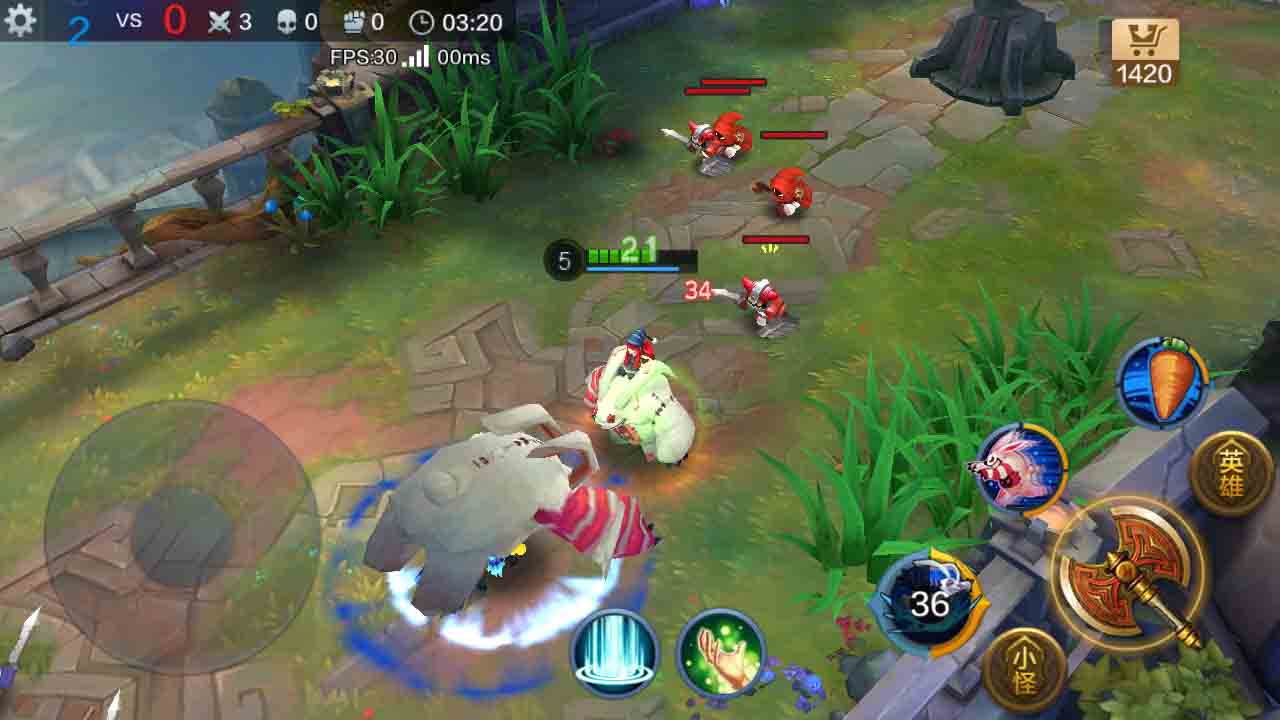Open the settings gear menu

pyautogui.click(x=20, y=18)
